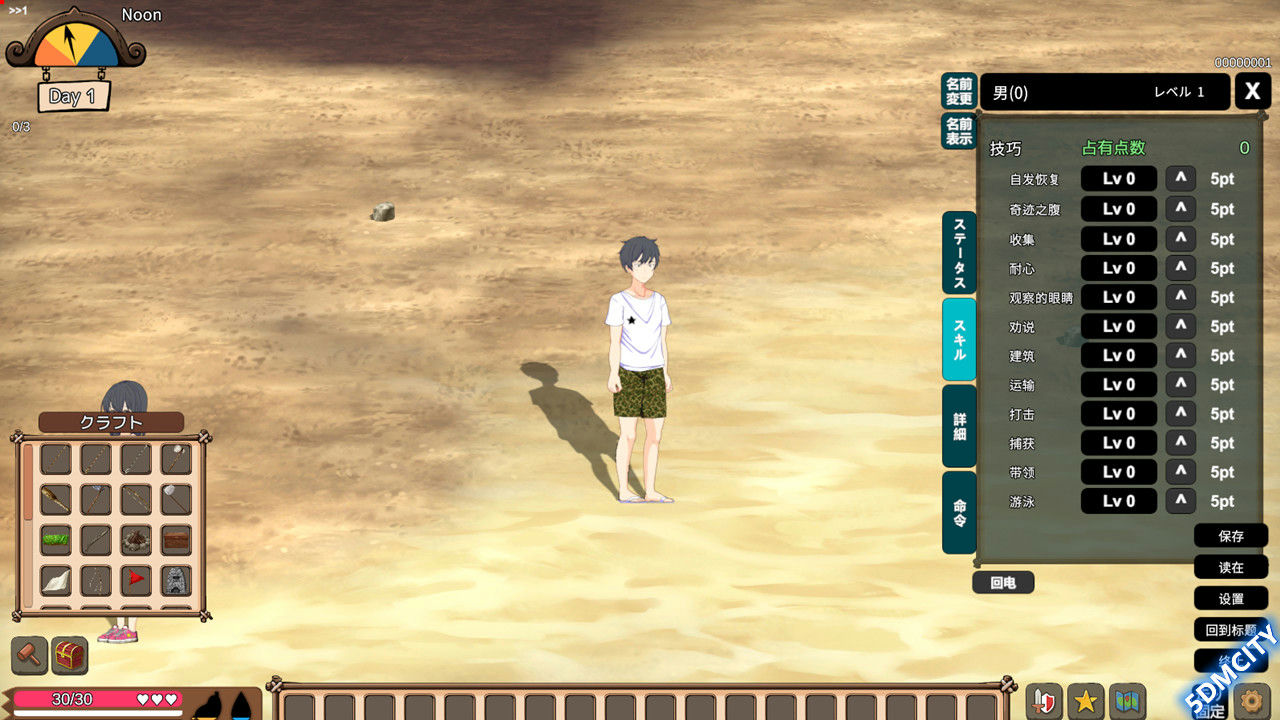Upgrade the 建筑 building skill
This screenshot has width=1280, height=720.
pyautogui.click(x=1180, y=355)
